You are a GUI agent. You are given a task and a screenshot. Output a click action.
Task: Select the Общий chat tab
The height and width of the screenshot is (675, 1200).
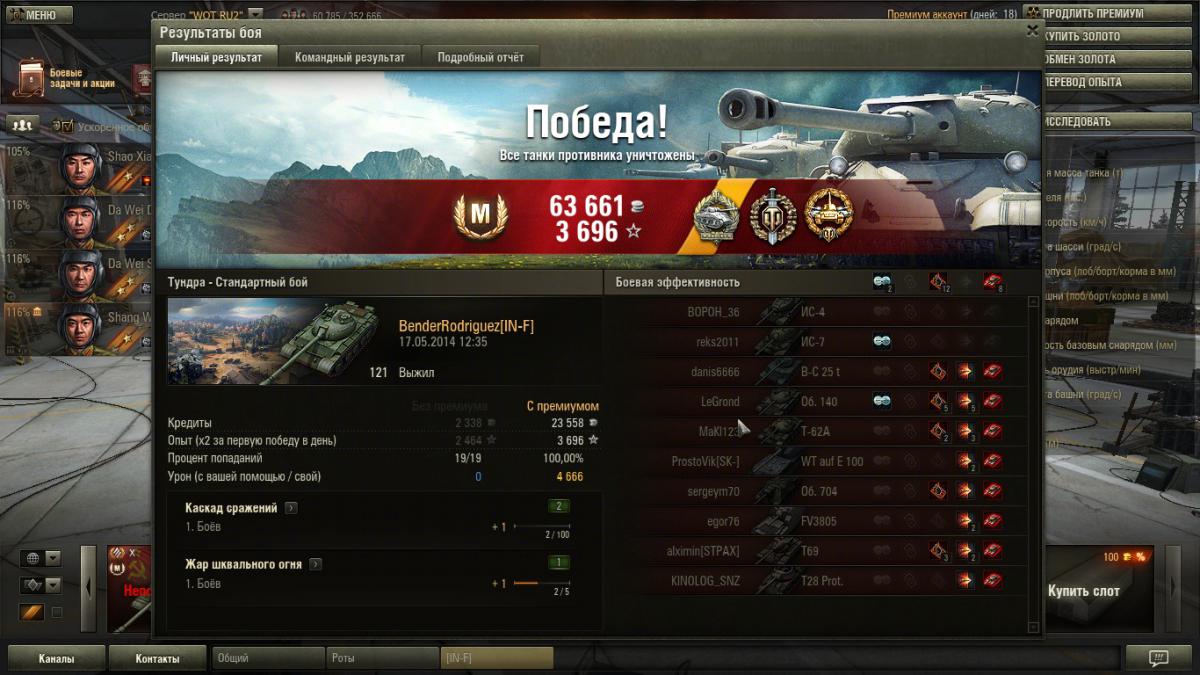pos(268,659)
